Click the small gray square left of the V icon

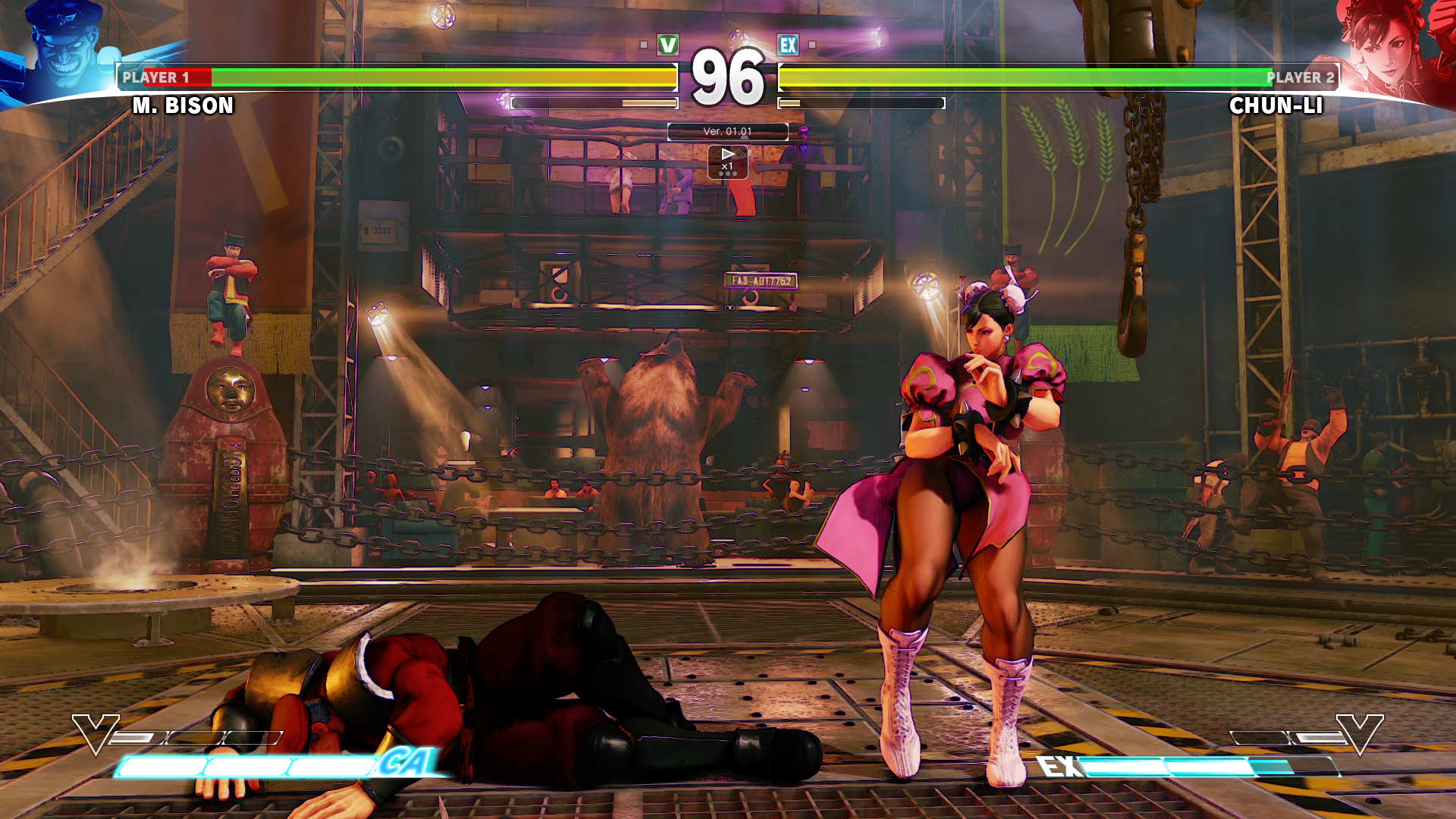pyautogui.click(x=643, y=44)
